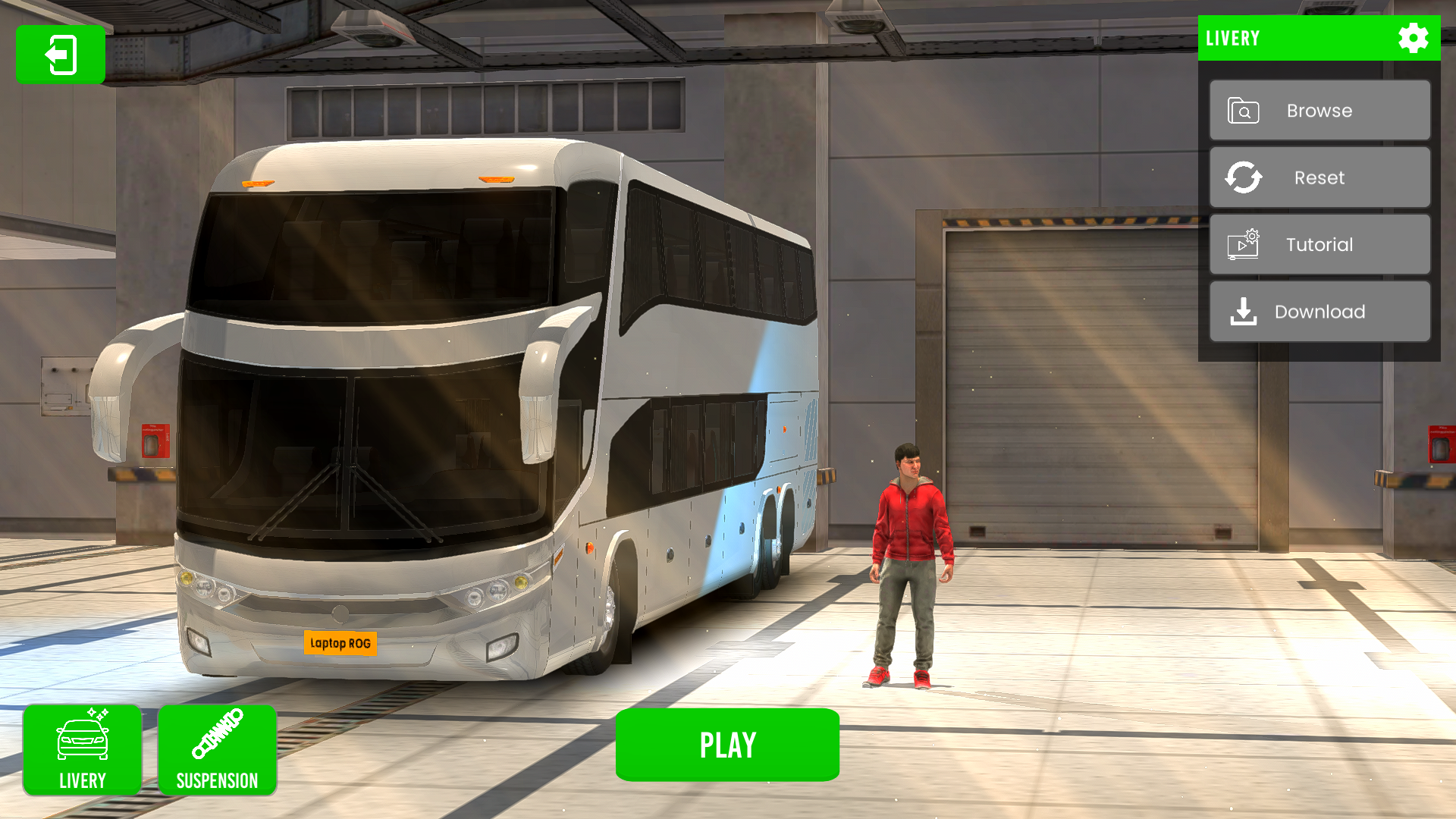
Task: Click the Download arrow icon
Action: (x=1242, y=311)
